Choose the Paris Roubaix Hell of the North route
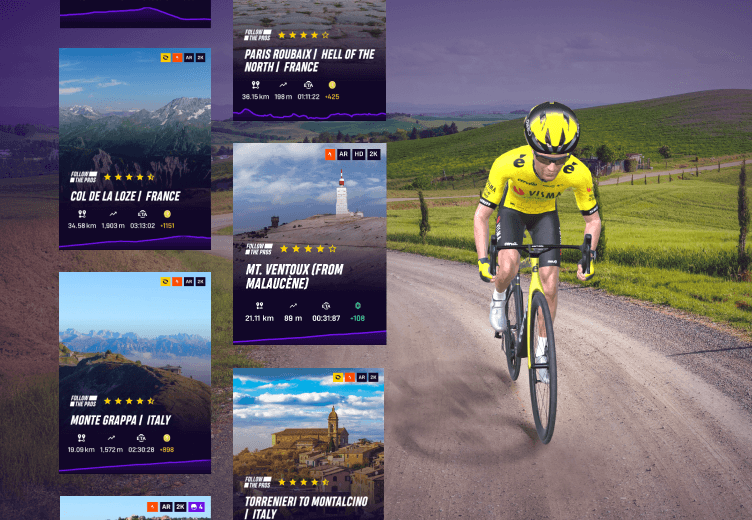 309,60
